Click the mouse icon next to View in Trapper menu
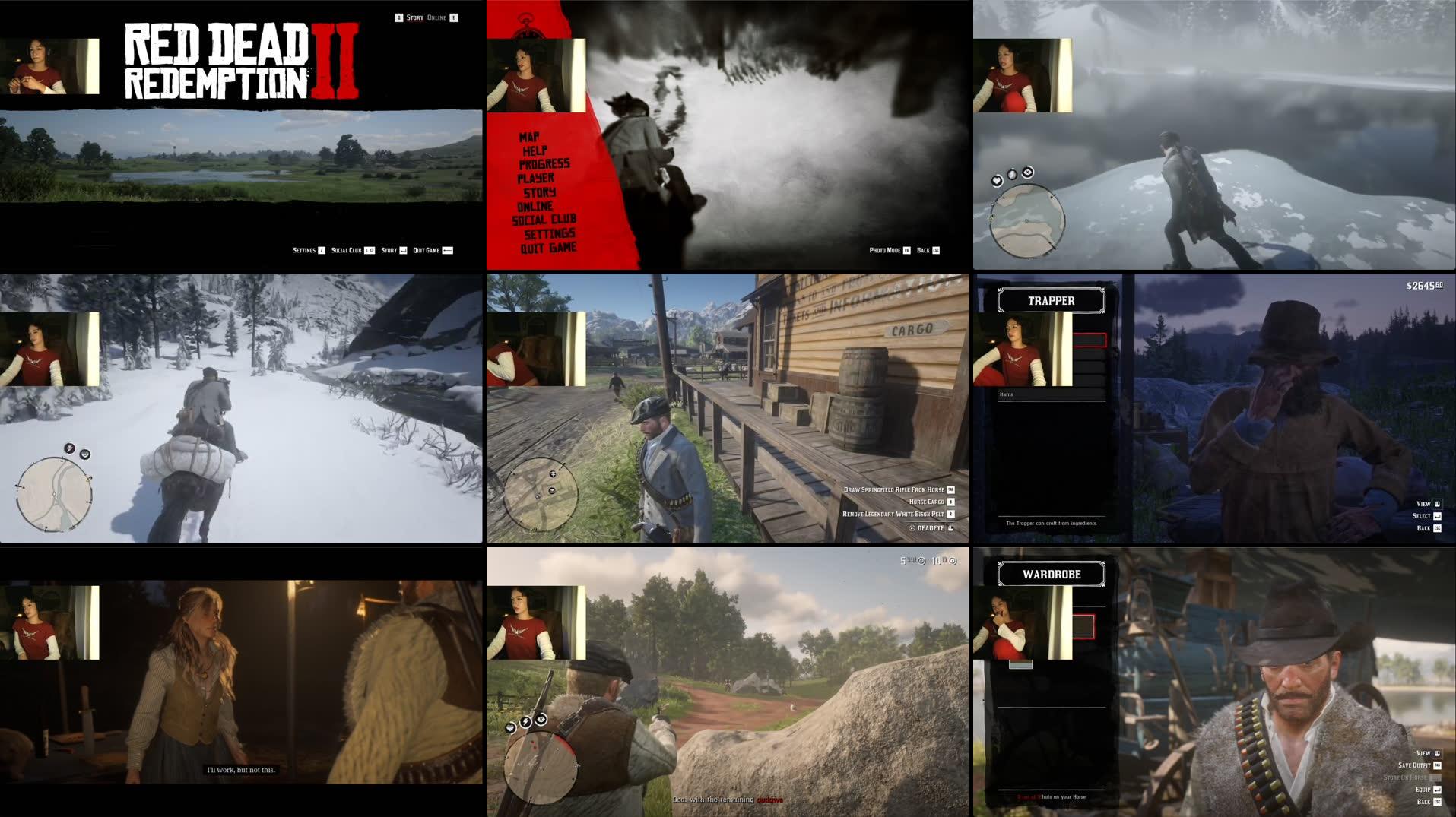Image resolution: width=1456 pixels, height=817 pixels. click(x=1435, y=504)
